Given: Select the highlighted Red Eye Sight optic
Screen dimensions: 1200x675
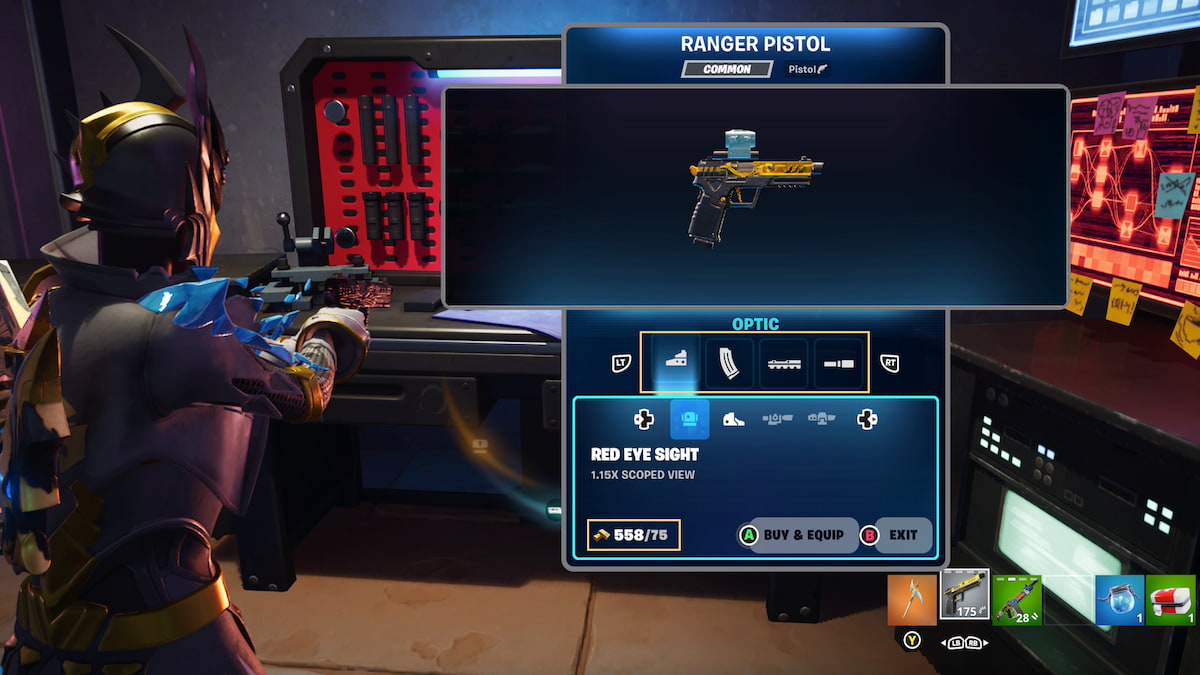Looking at the screenshot, I should (690, 419).
